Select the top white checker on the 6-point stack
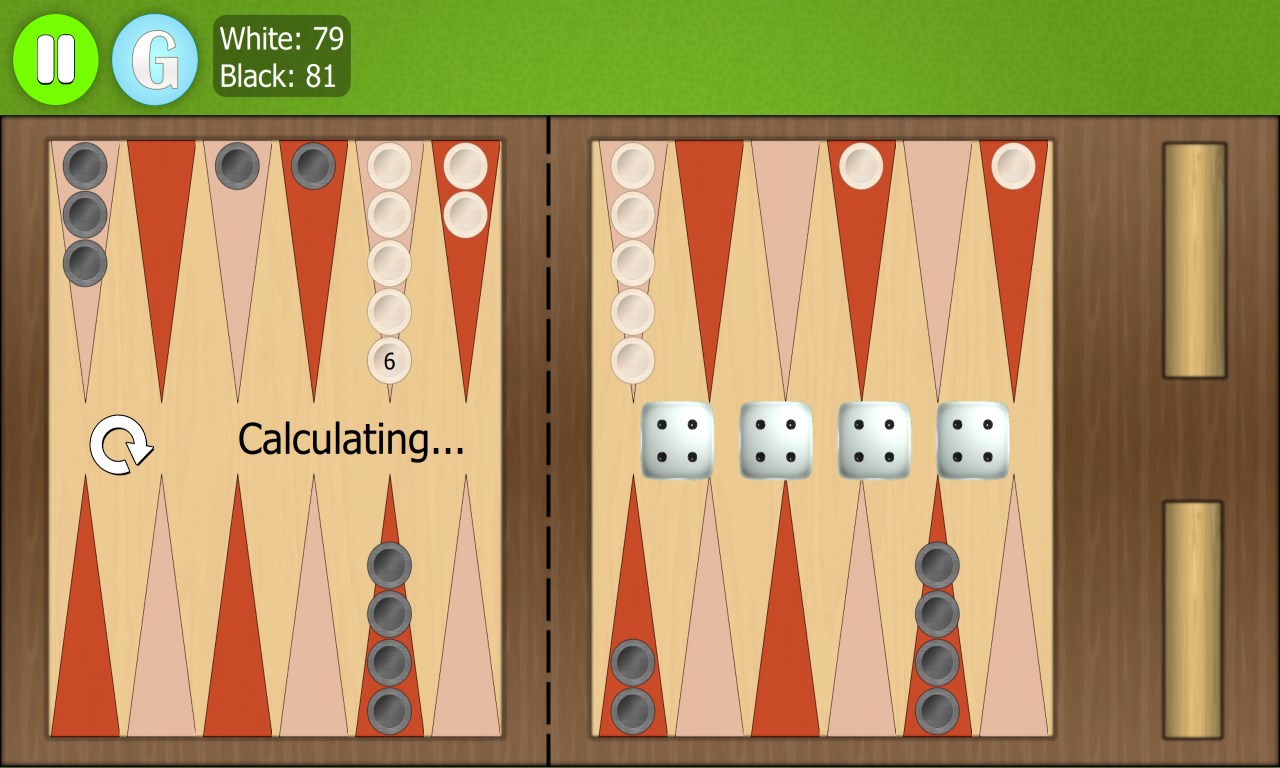Viewport: 1280px width, 768px height. [390, 168]
